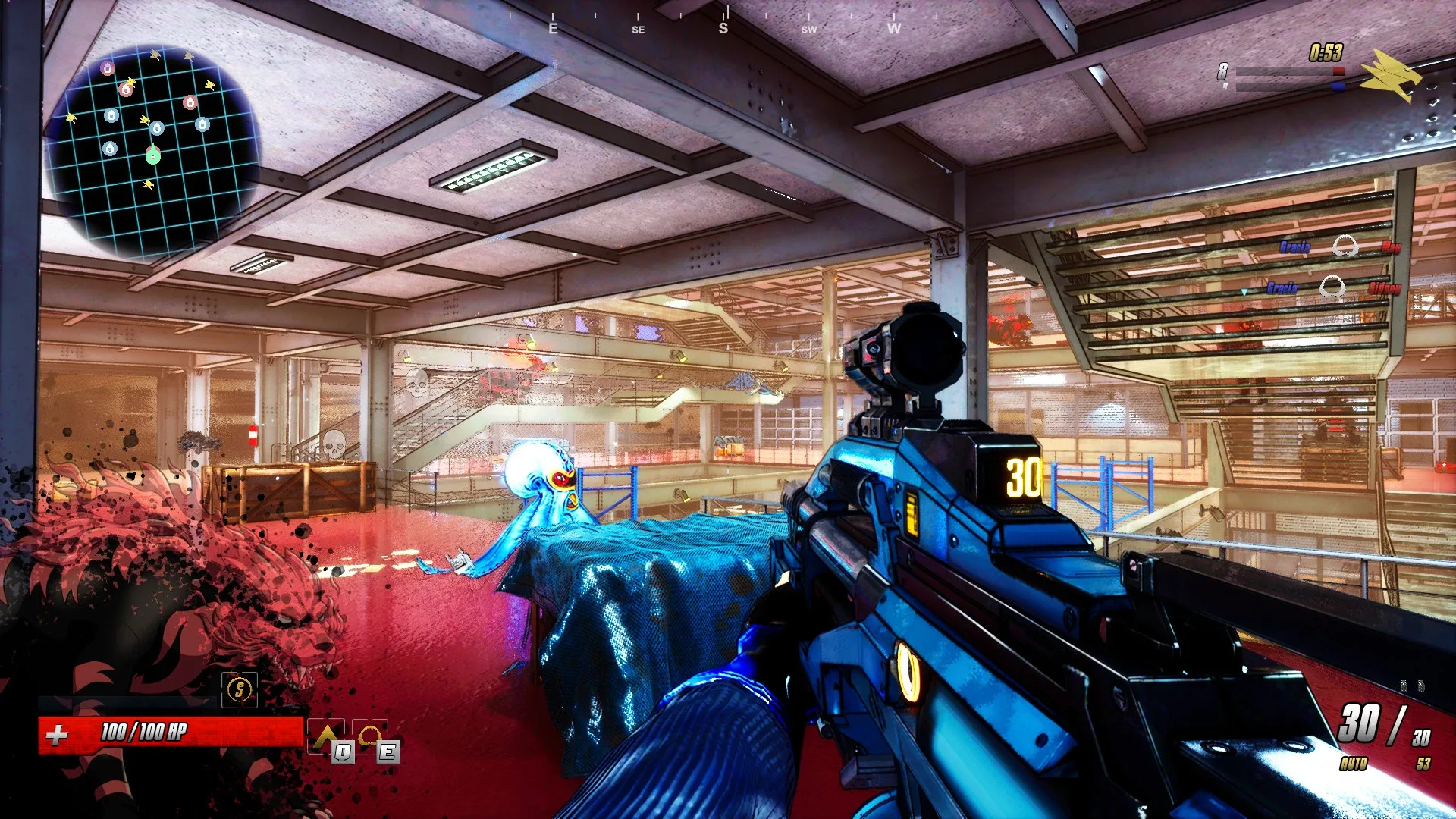This screenshot has height=819, width=1456.
Task: Click the shark icon beside Gracia and Sidney
Action: (x=1332, y=286)
